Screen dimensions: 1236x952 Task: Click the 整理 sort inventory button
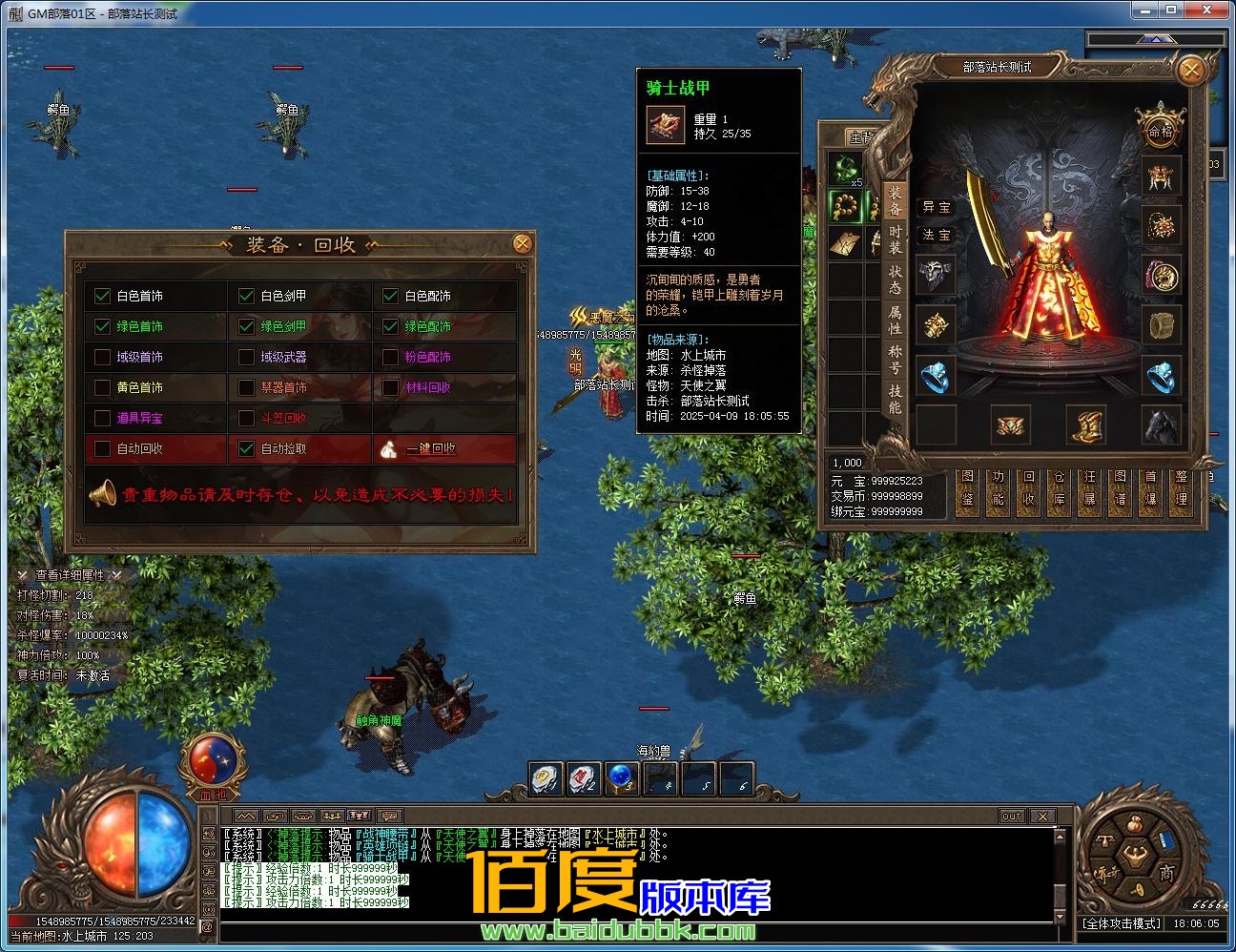1181,487
